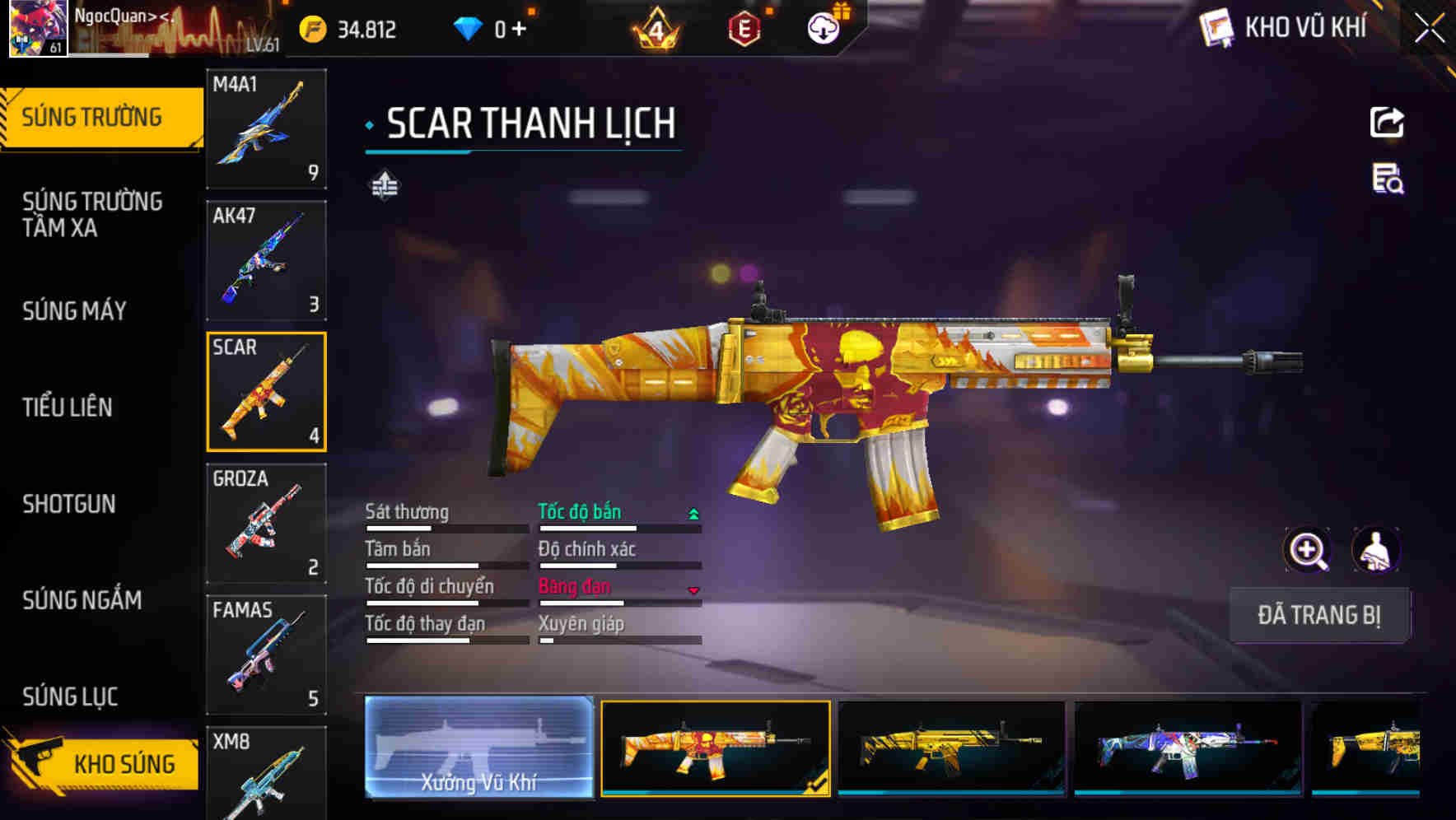Tap the share icon beside SCAR THANH LỊCH
The width and height of the screenshot is (1456, 820).
1387,122
